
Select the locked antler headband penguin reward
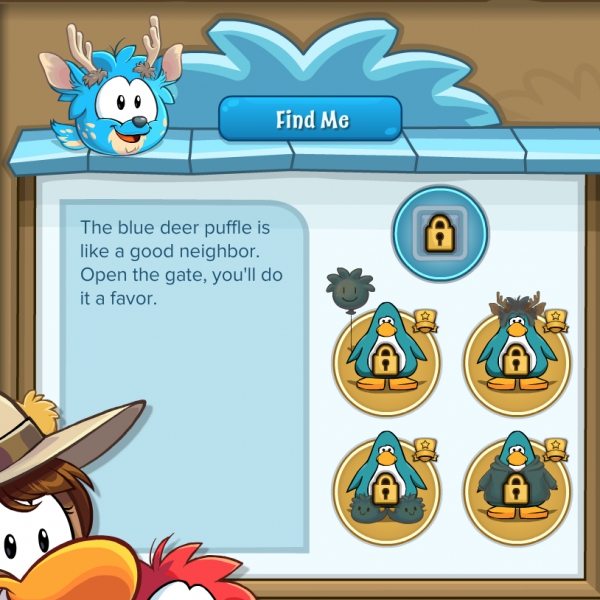pos(516,355)
